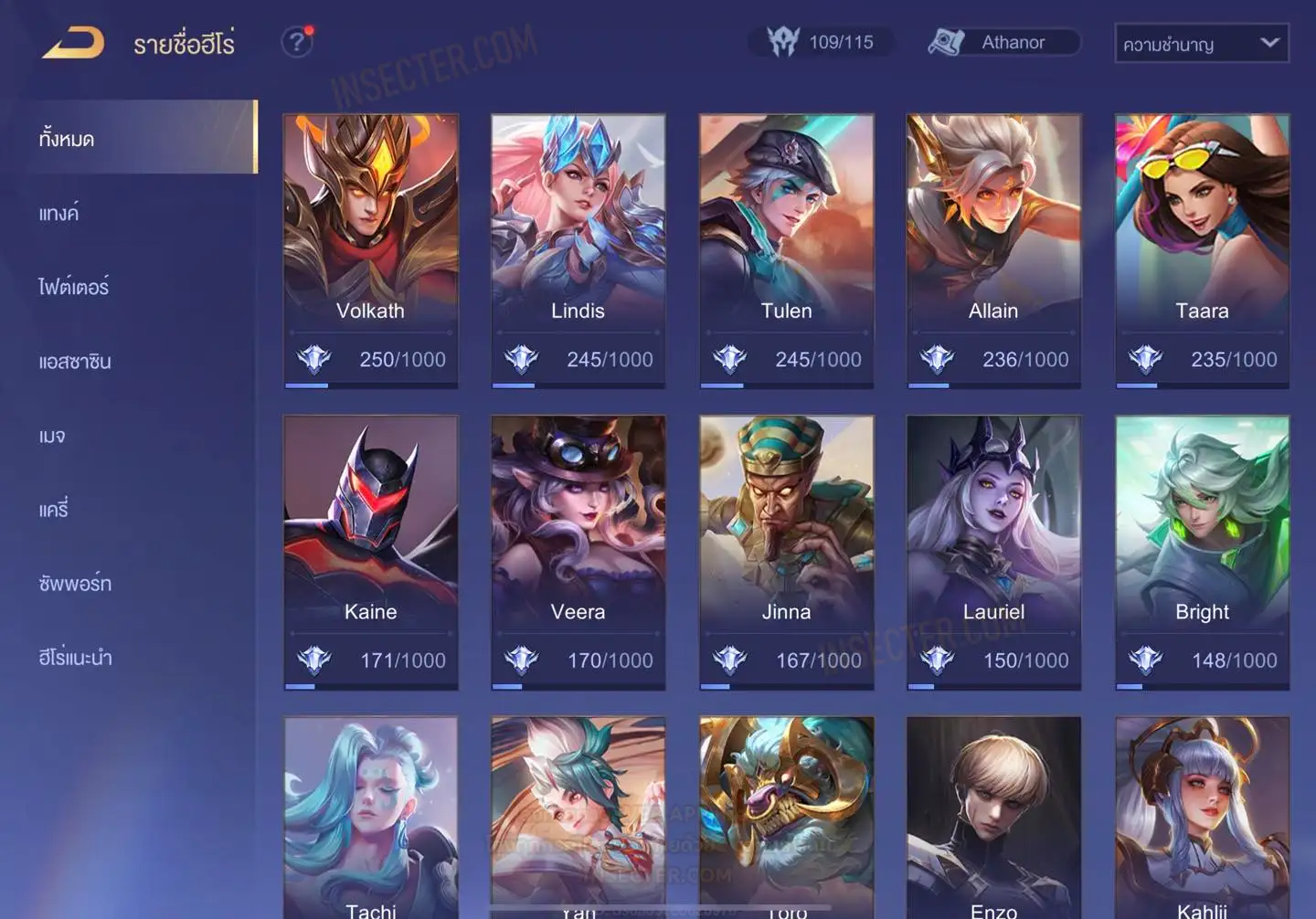
Task: Show the ไฟต์เตอร์ hero category
Action: [74, 288]
